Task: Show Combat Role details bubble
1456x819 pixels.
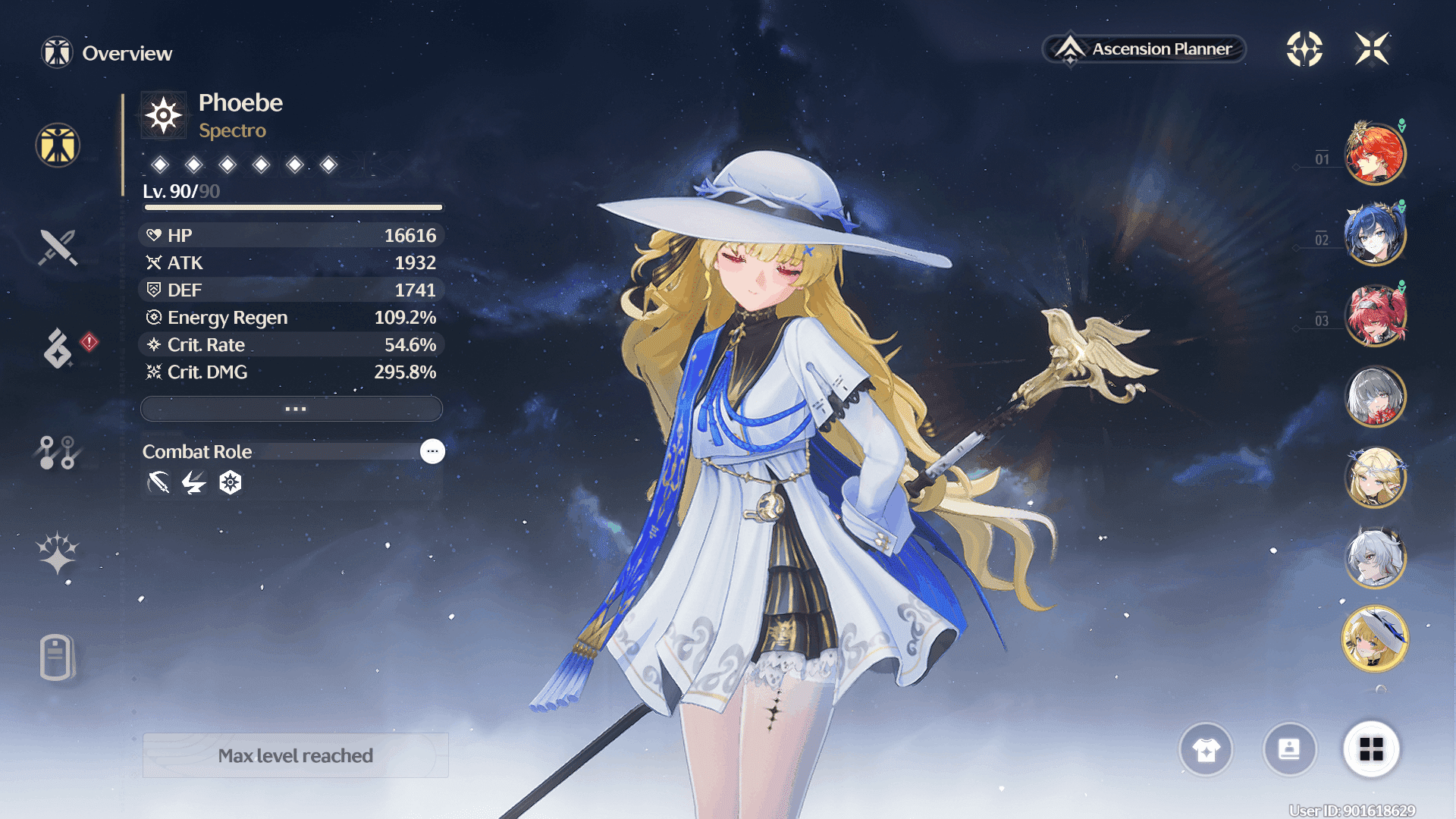Action: pos(432,451)
